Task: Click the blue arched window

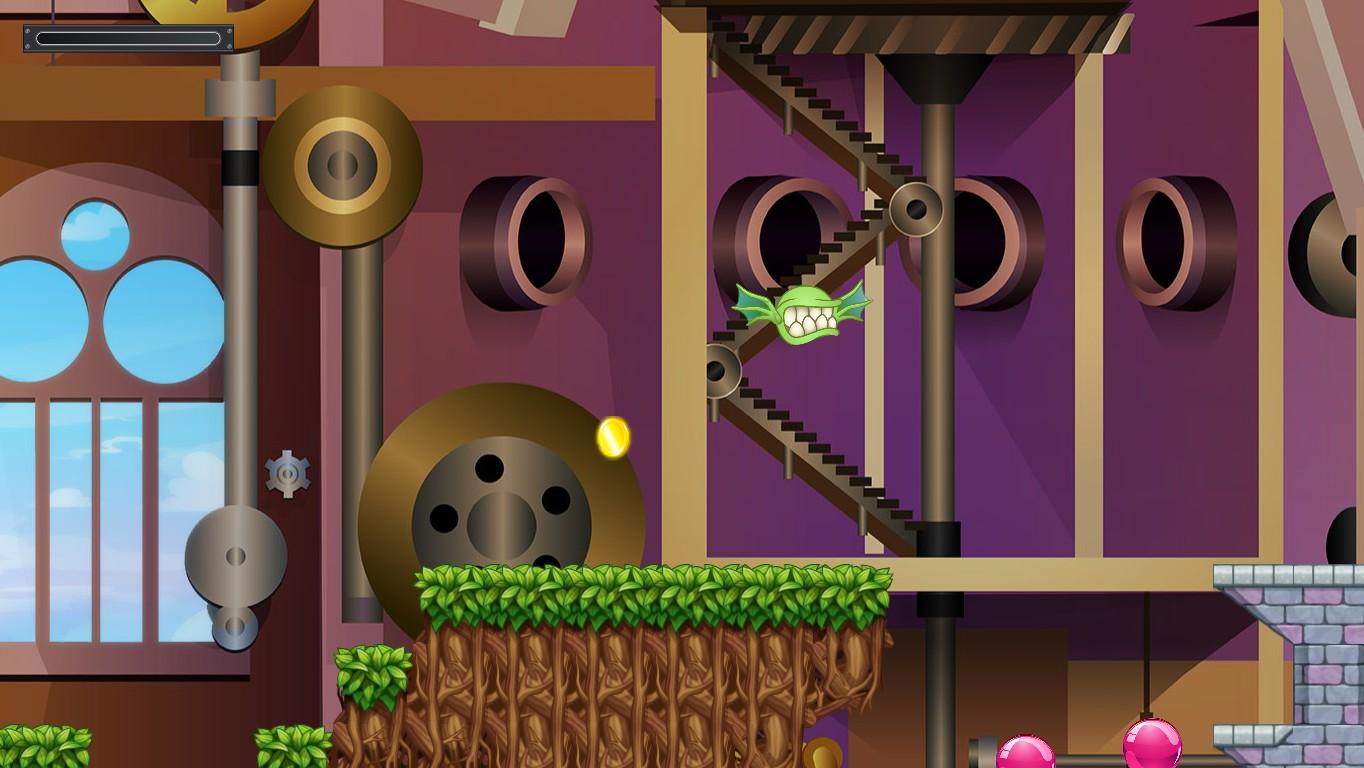Action: (x=100, y=400)
